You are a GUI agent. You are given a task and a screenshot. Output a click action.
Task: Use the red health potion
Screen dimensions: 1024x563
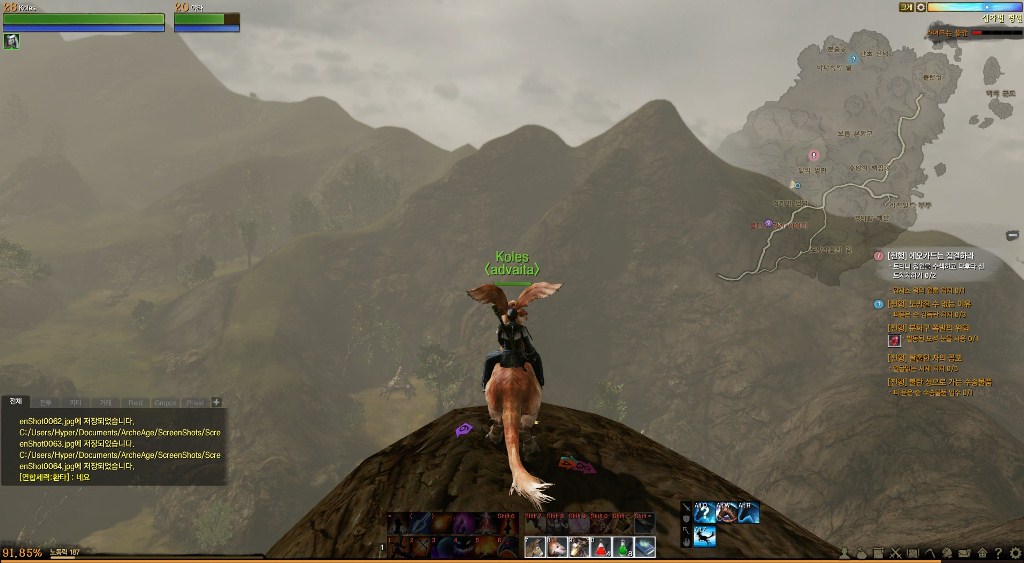pos(601,547)
